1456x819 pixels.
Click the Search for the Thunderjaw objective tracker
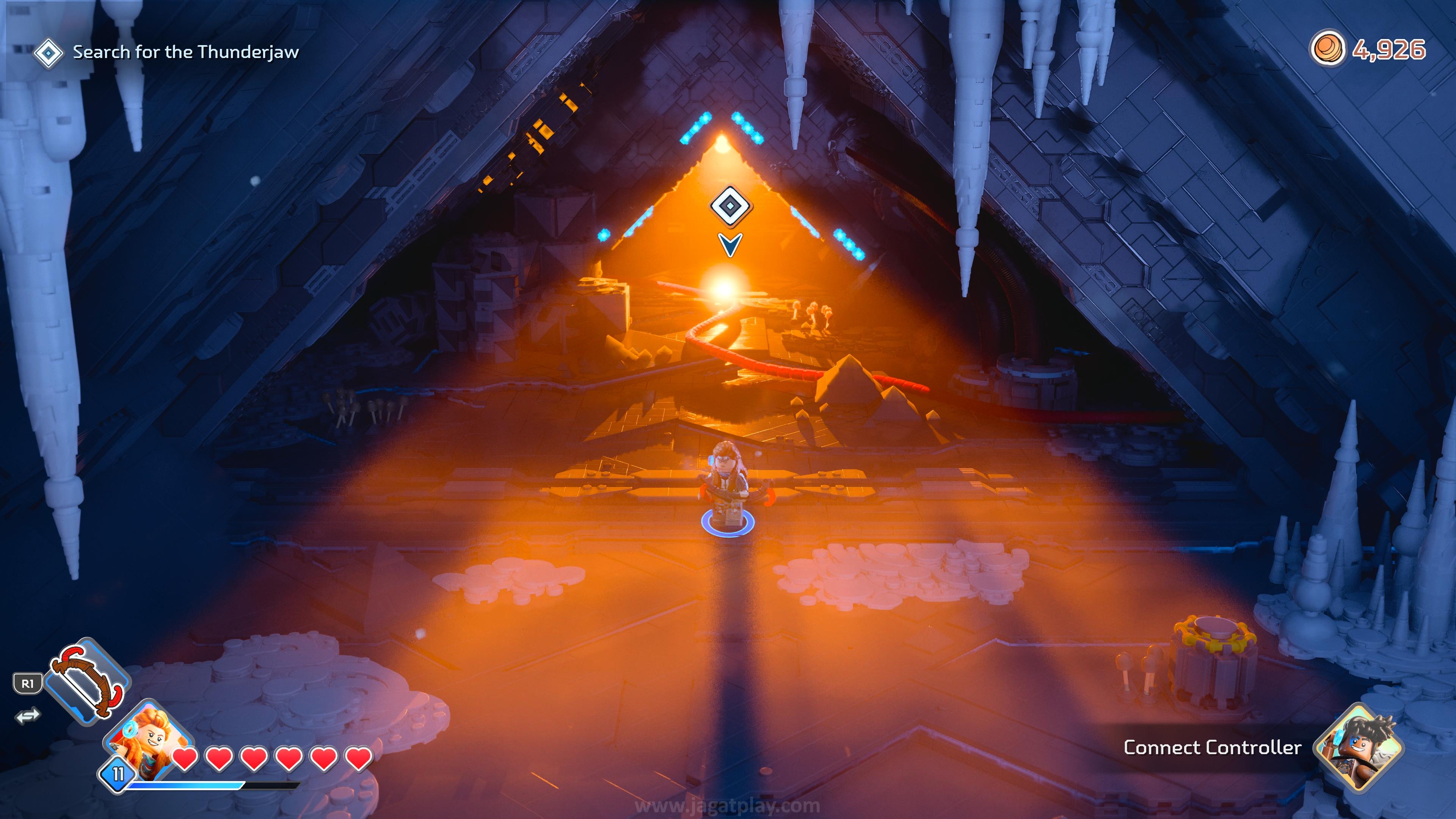[x=166, y=53]
